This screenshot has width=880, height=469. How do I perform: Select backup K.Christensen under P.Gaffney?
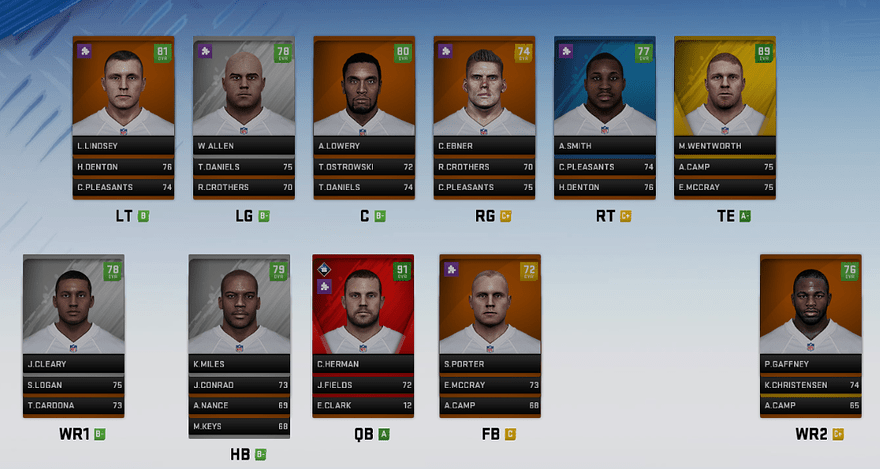[810, 384]
